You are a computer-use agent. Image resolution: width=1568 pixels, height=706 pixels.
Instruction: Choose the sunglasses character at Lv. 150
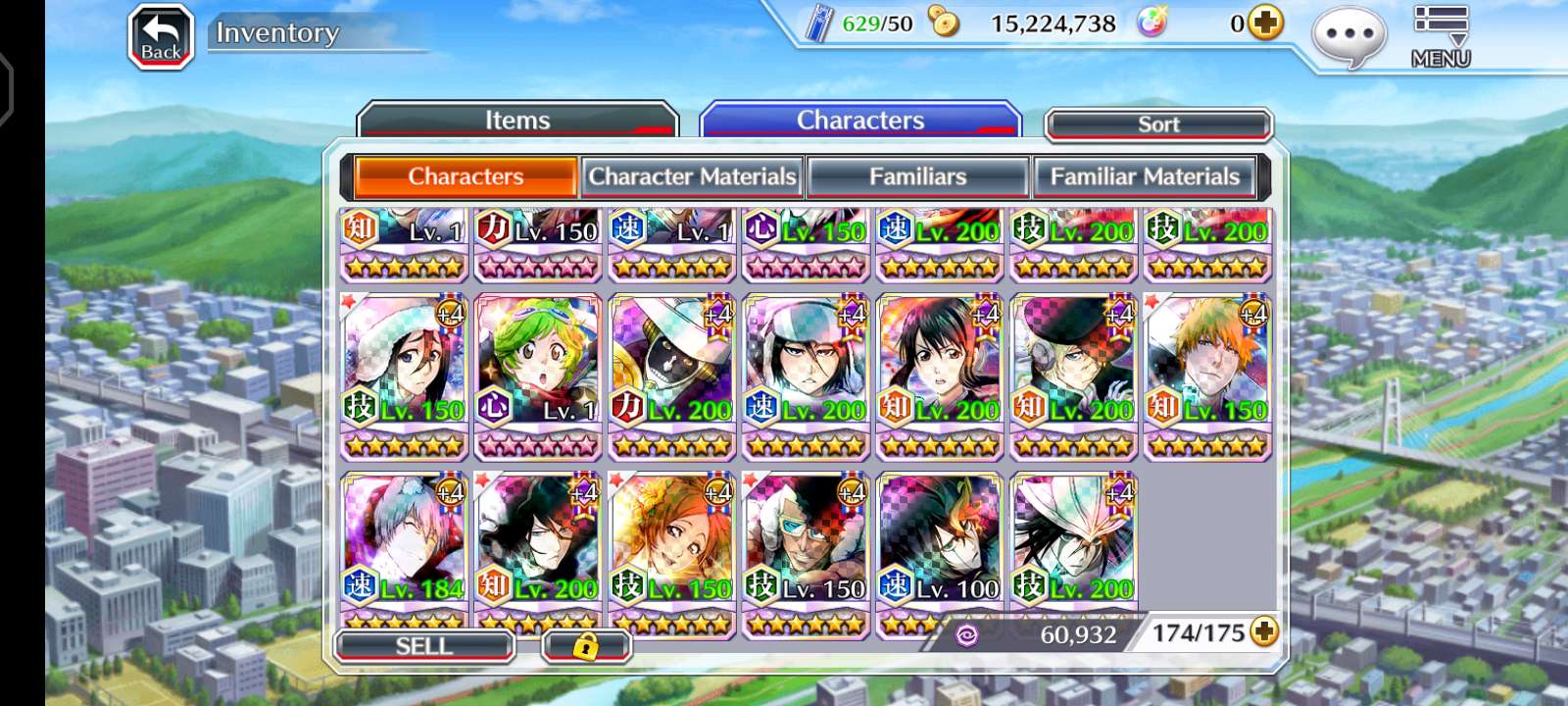[x=806, y=542]
